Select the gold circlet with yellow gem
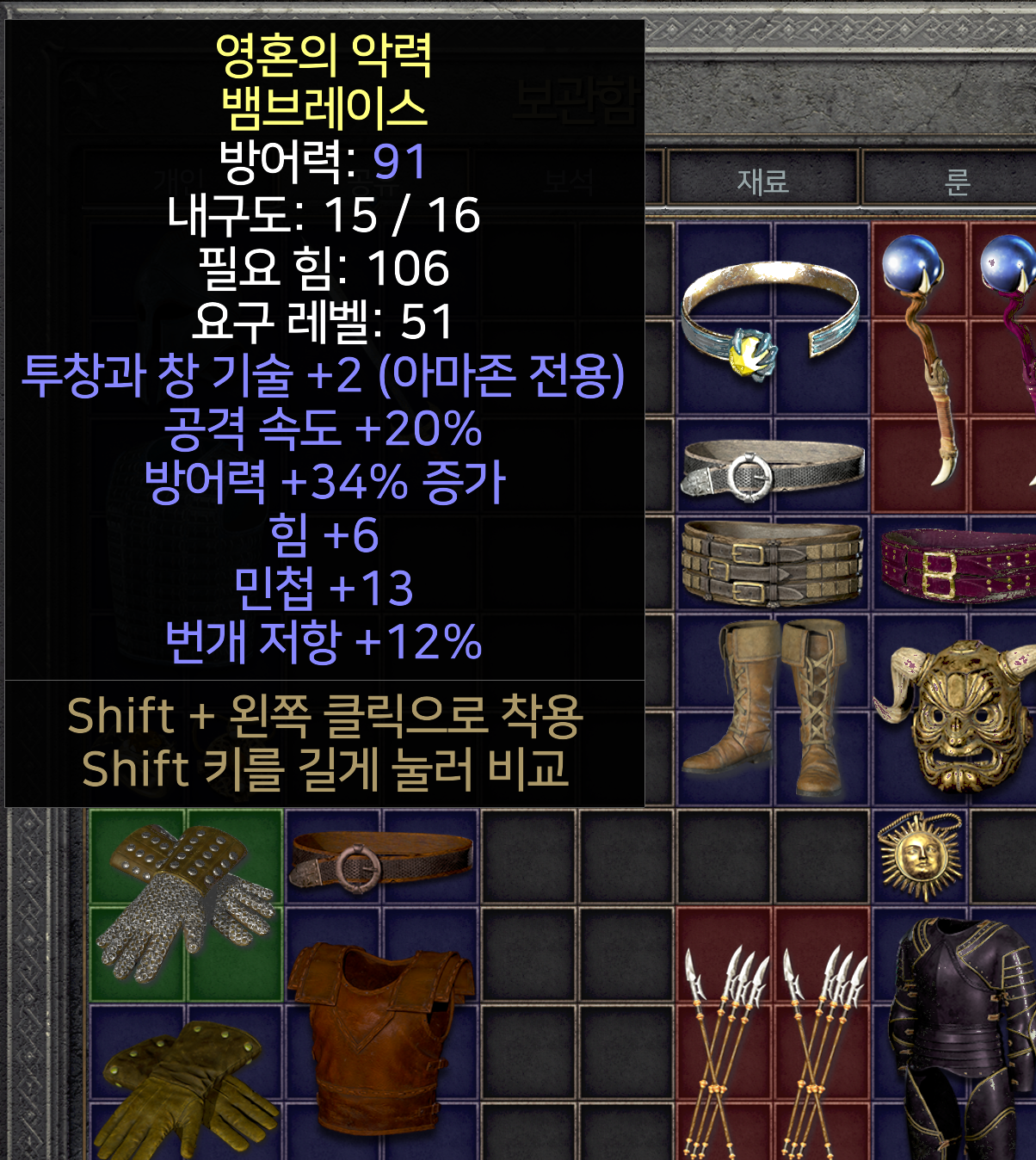1036x1160 pixels. [x=770, y=318]
